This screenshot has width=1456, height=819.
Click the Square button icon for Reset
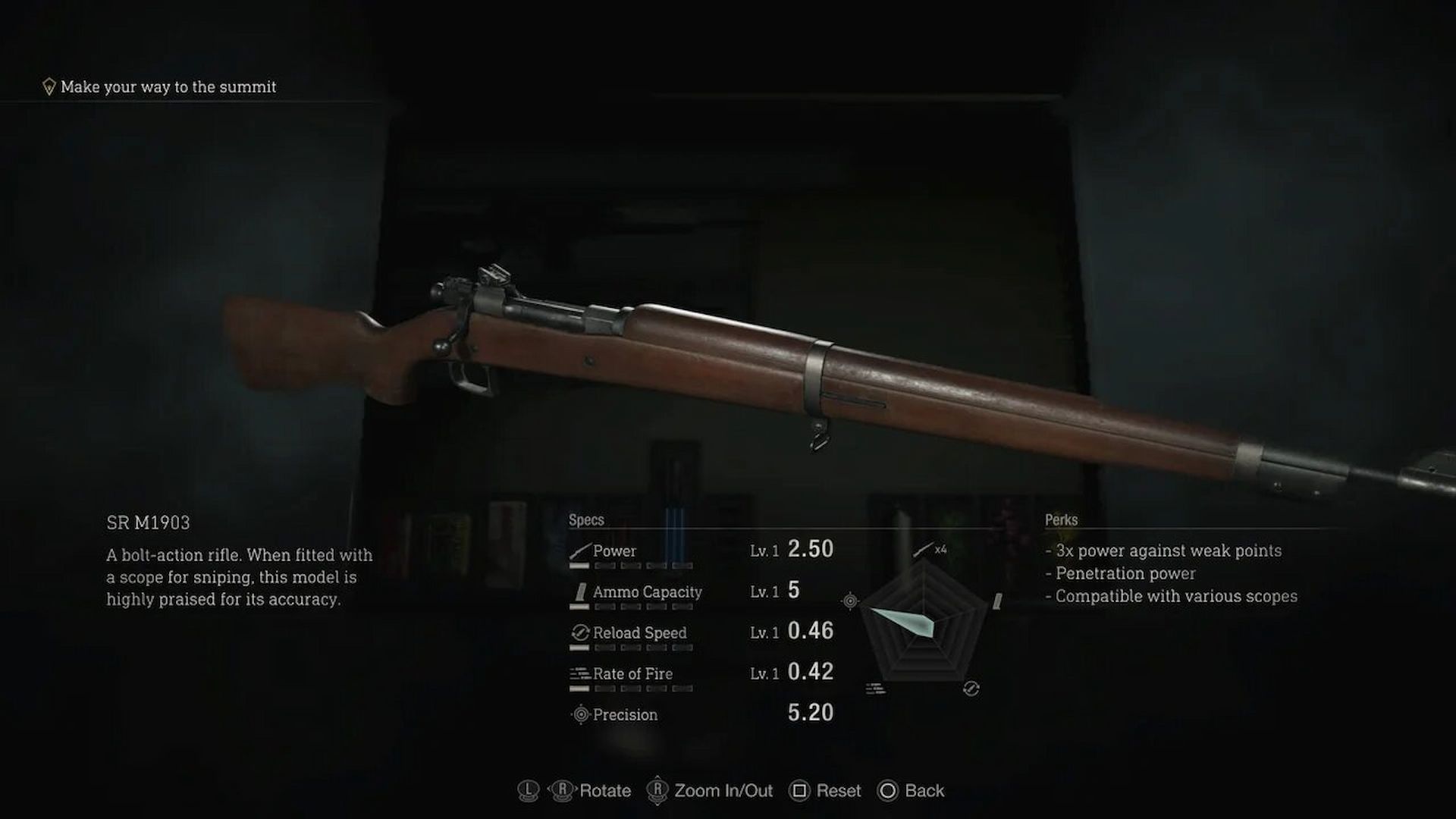pyautogui.click(x=799, y=791)
